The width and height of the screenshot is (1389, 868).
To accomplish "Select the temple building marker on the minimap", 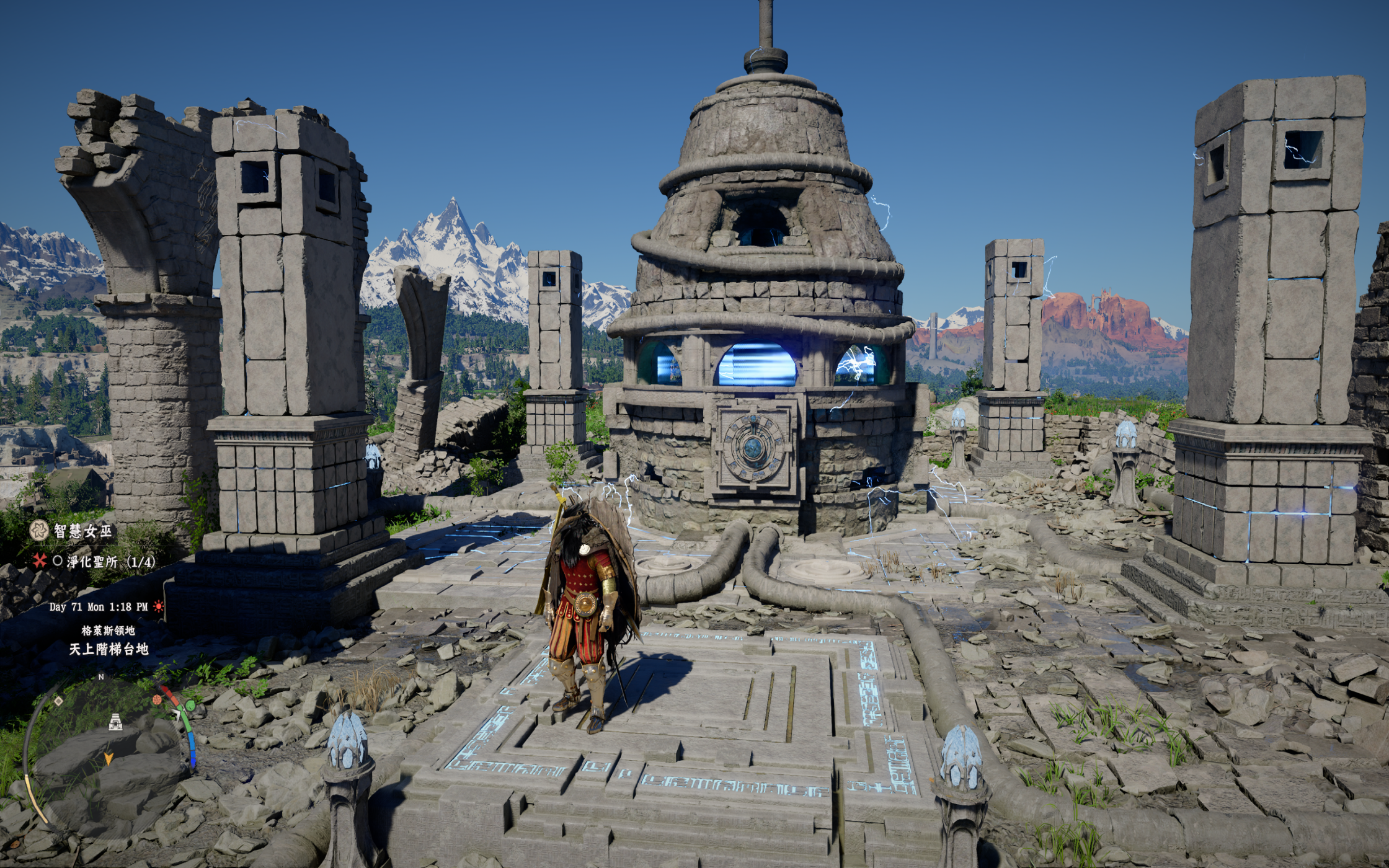I will tap(115, 721).
